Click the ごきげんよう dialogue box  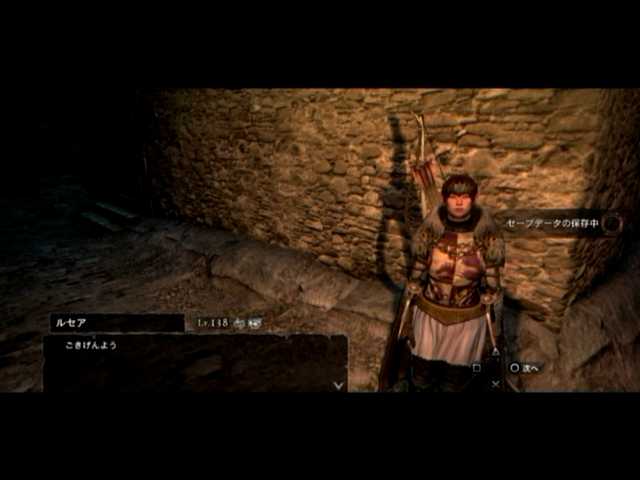[x=195, y=362]
